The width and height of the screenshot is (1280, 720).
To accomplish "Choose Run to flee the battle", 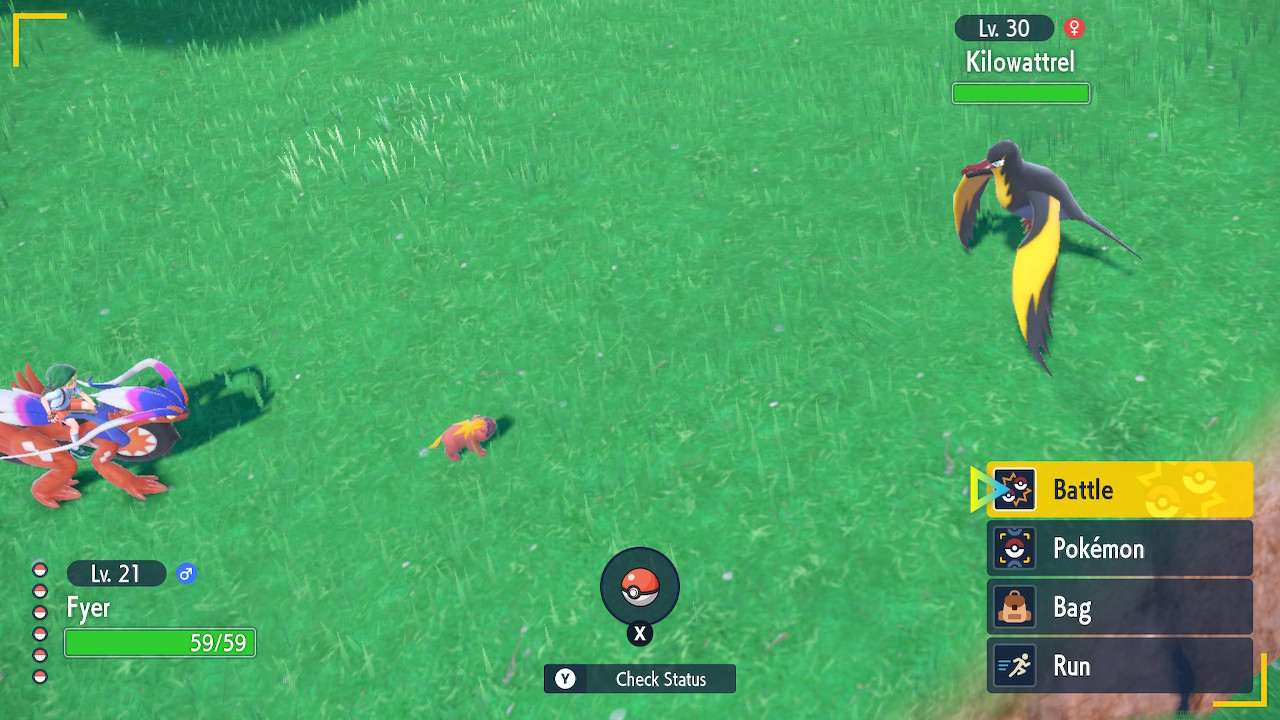I will [x=1119, y=666].
